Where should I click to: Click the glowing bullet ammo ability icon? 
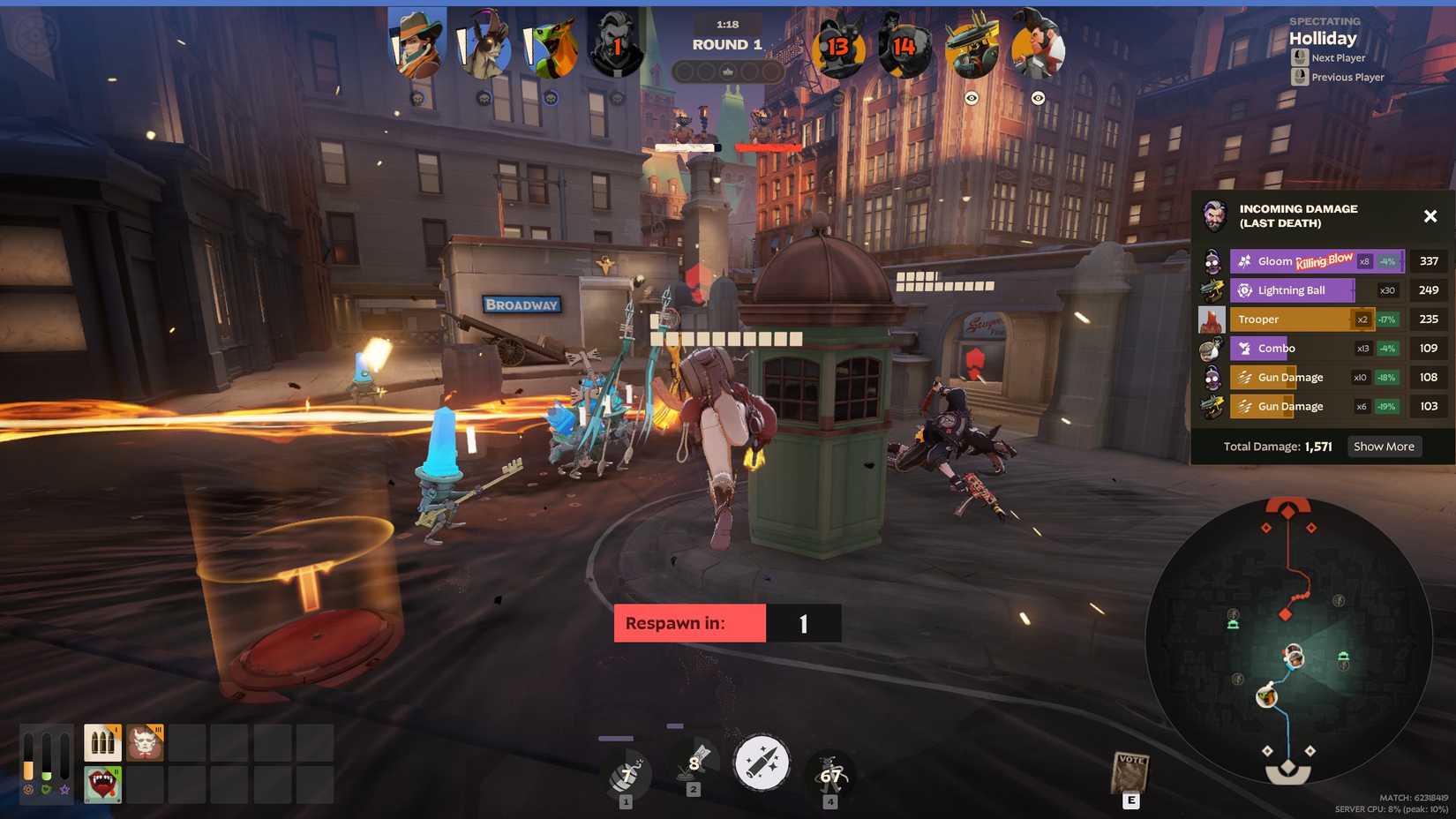(762, 764)
